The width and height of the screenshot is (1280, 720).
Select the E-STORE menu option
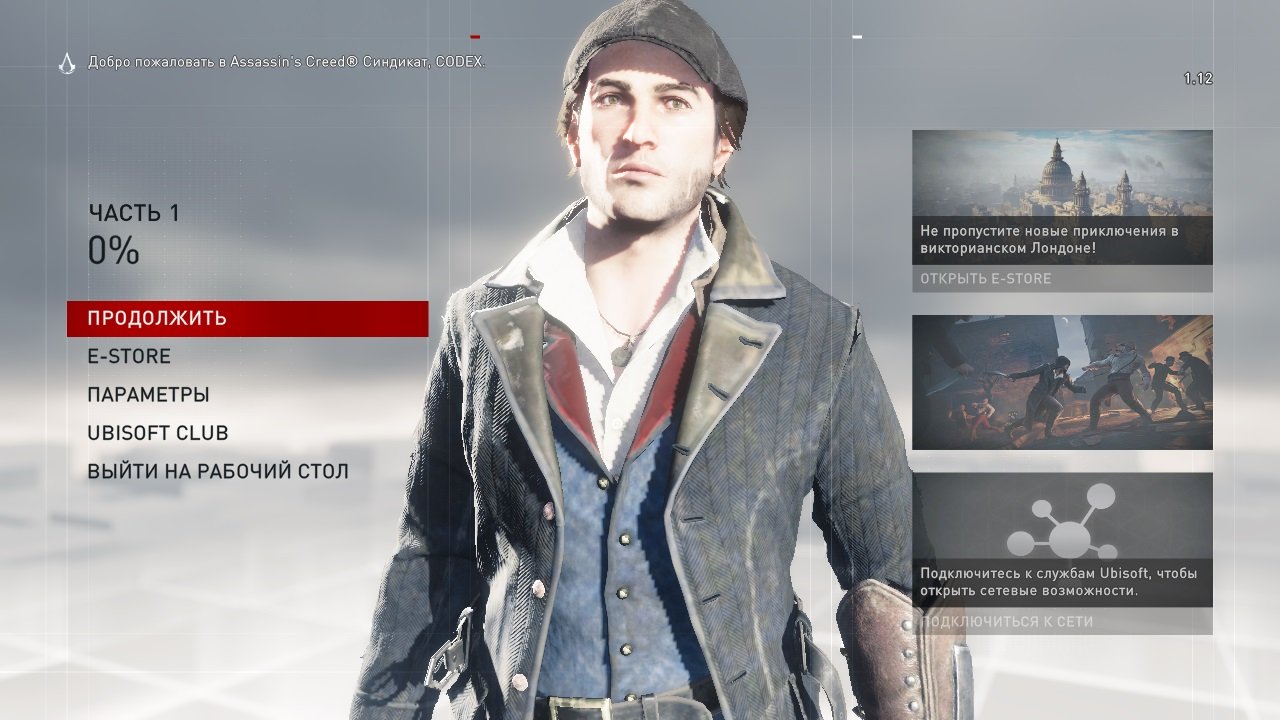128,356
